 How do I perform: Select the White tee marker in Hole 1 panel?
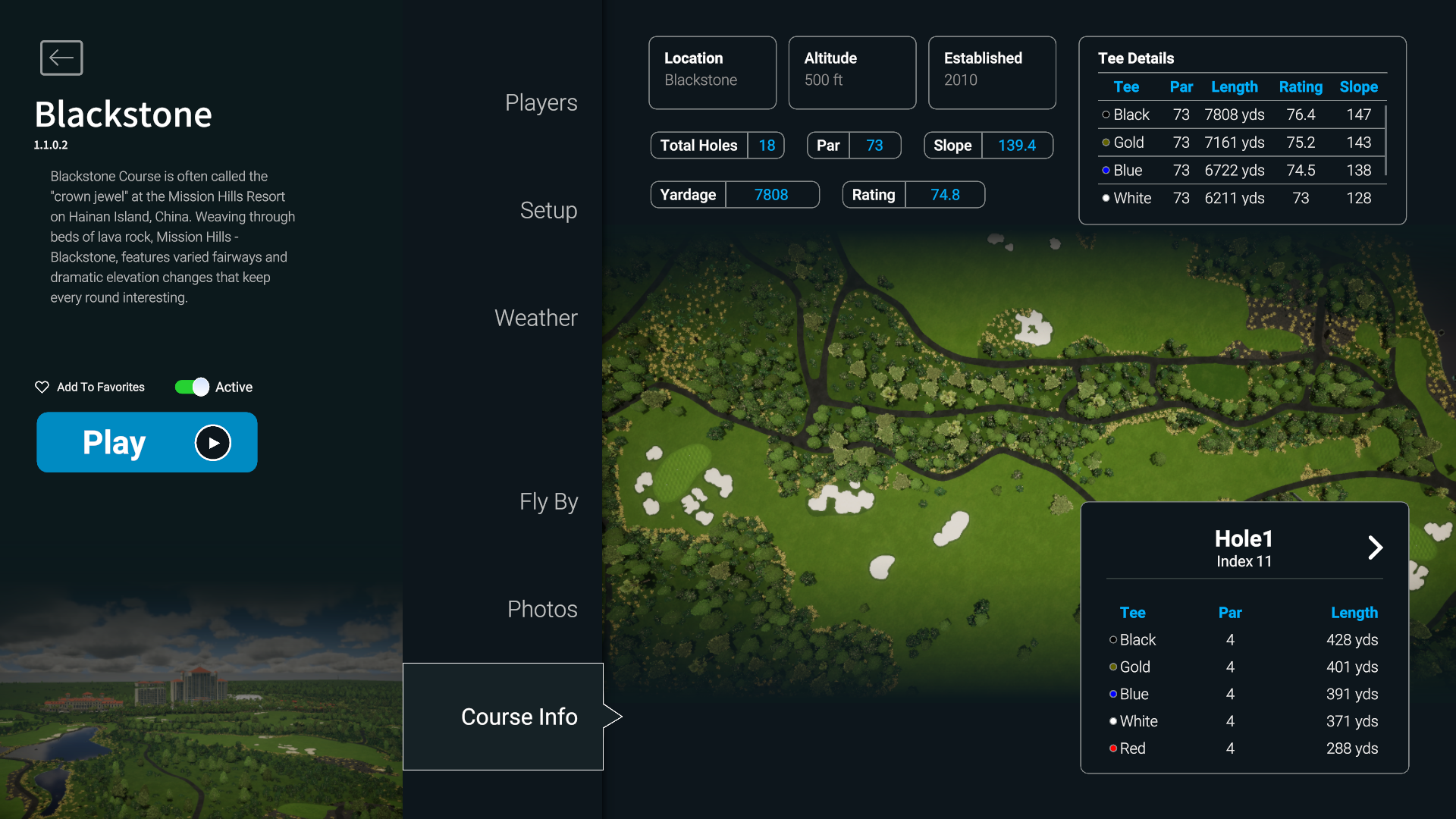click(1112, 721)
